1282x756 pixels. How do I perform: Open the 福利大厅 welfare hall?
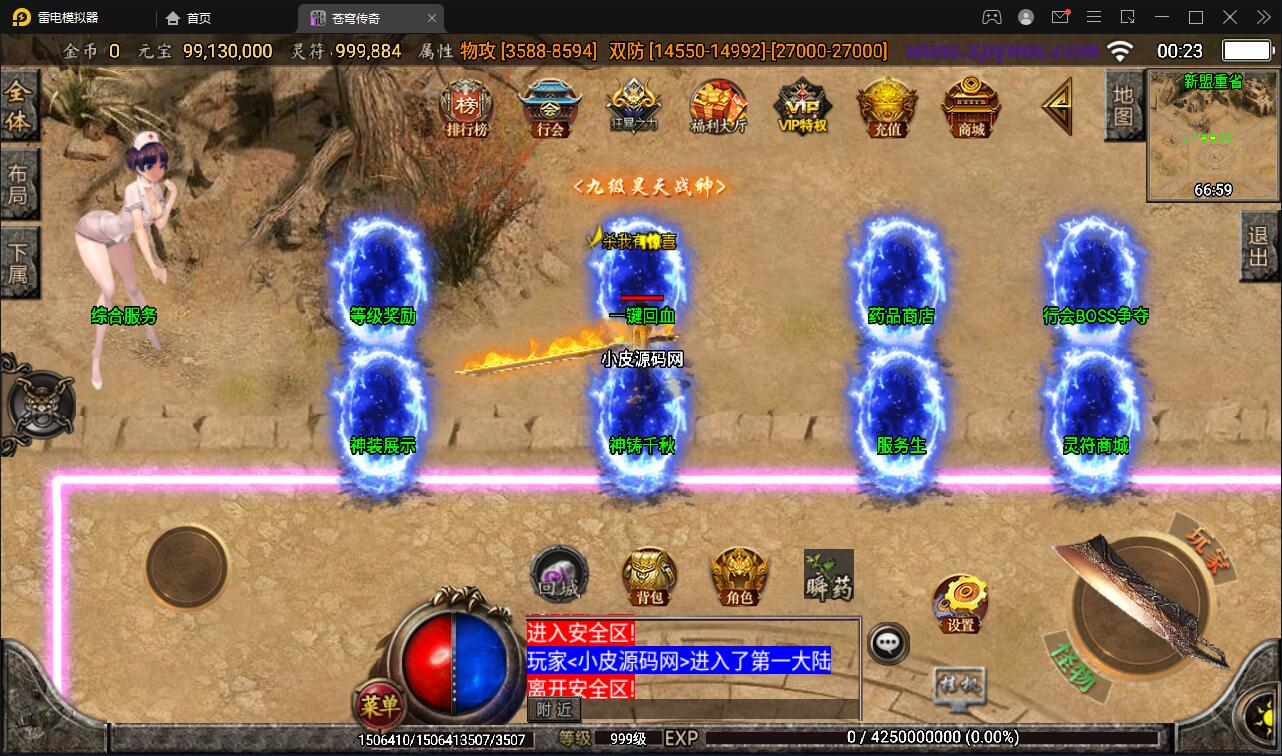[x=718, y=107]
